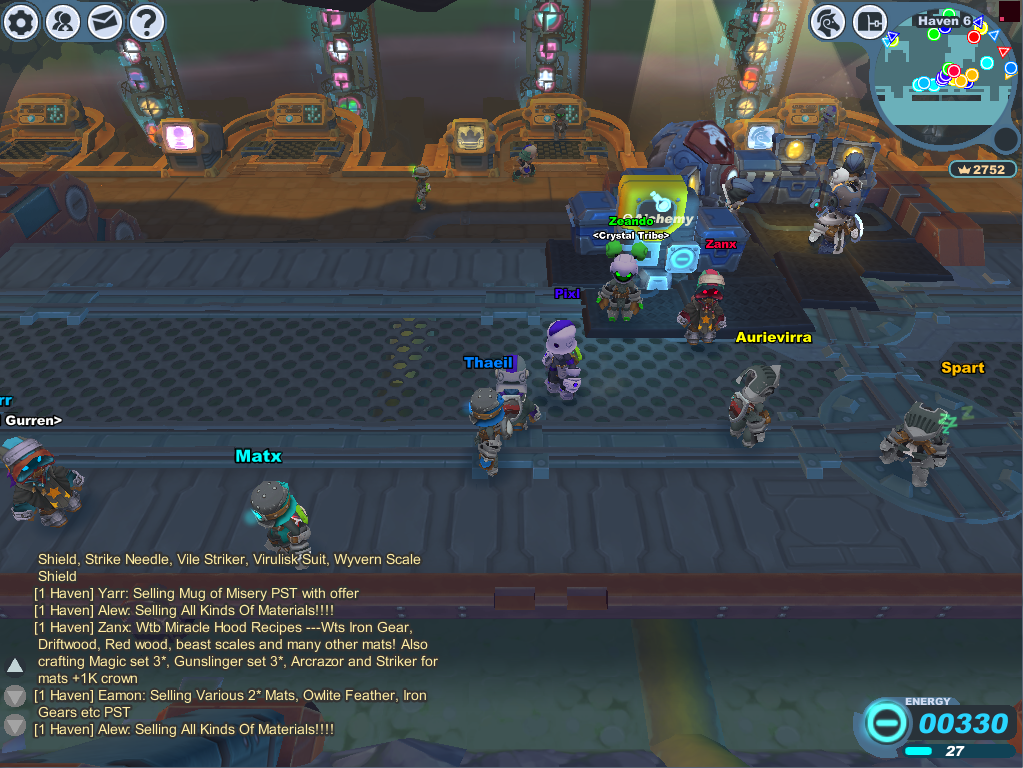Click the chat scroll-up white arrow

[x=15, y=665]
